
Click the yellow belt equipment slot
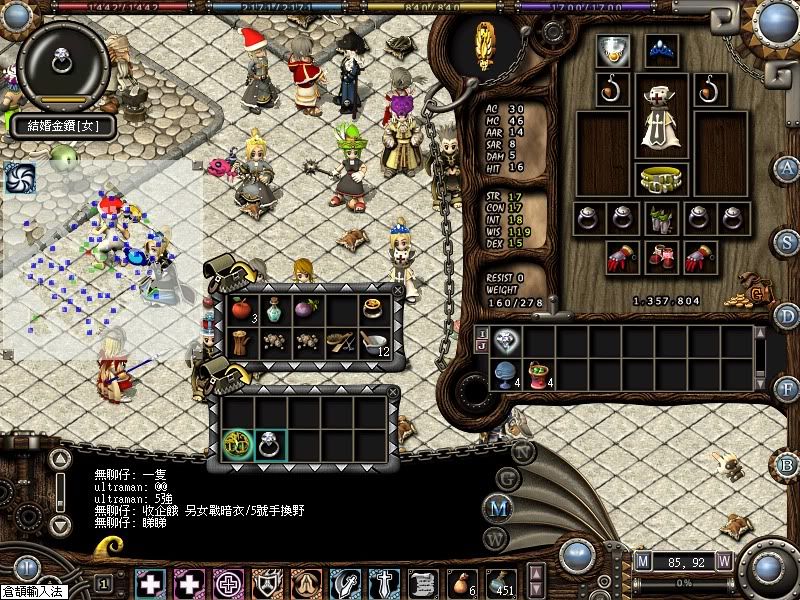[661, 178]
